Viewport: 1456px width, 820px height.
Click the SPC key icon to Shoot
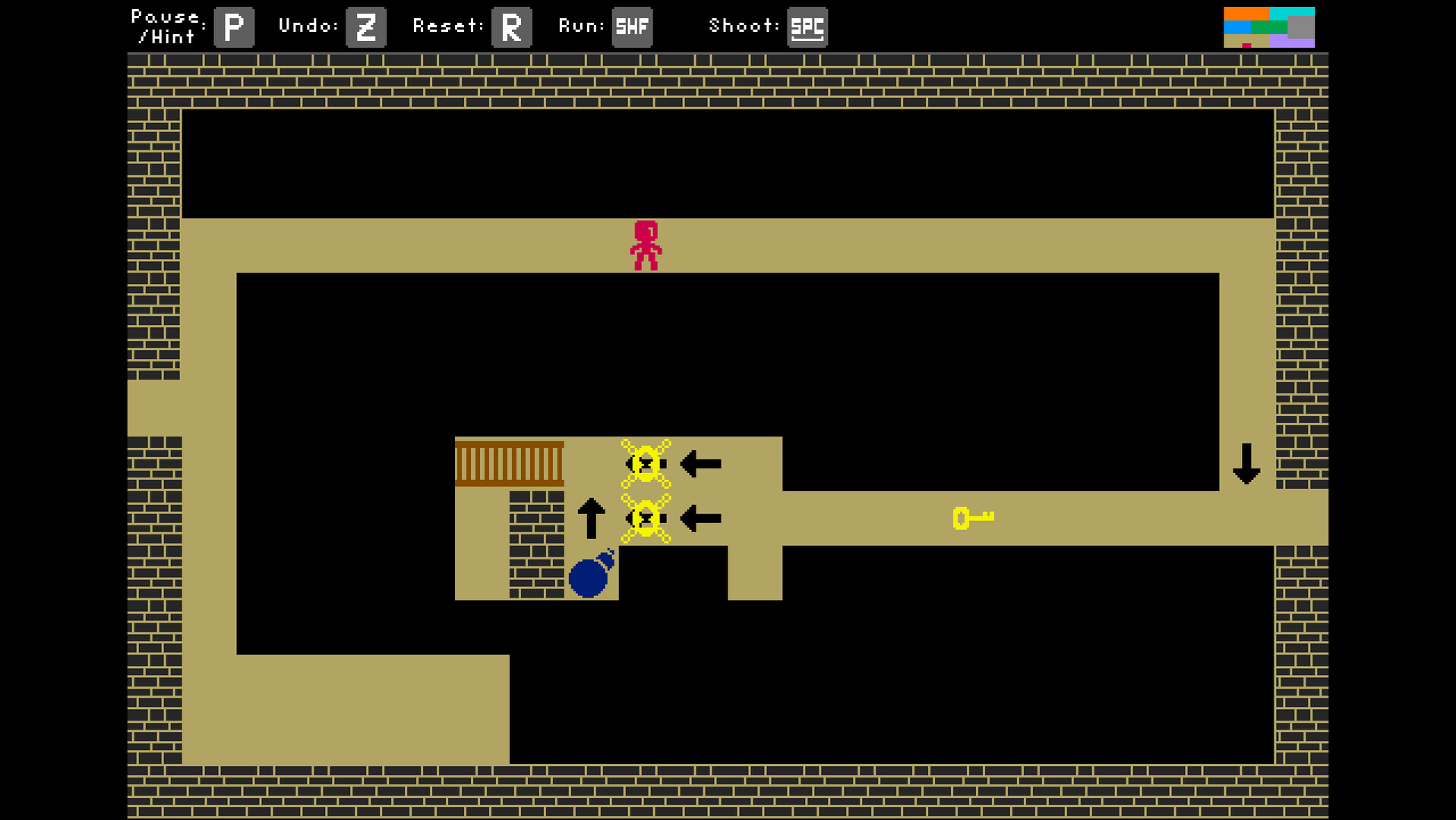pos(807,27)
